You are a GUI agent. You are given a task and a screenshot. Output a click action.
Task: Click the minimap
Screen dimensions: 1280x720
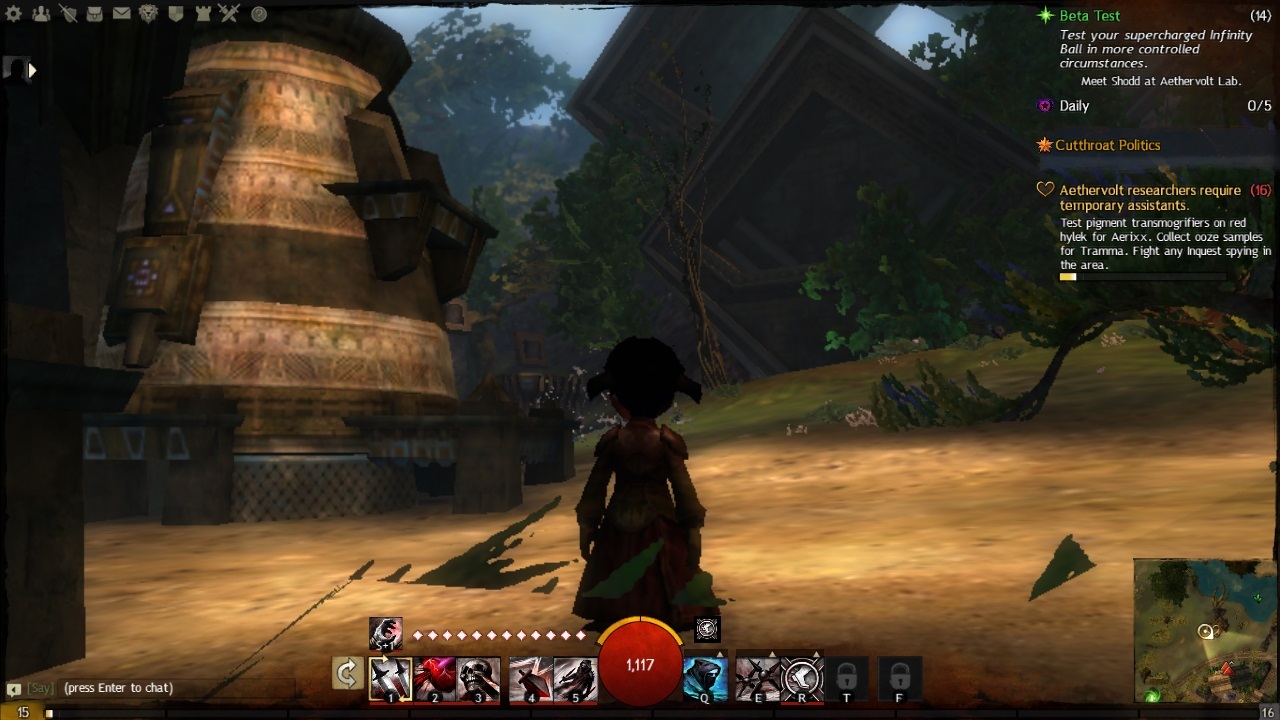pyautogui.click(x=1206, y=630)
